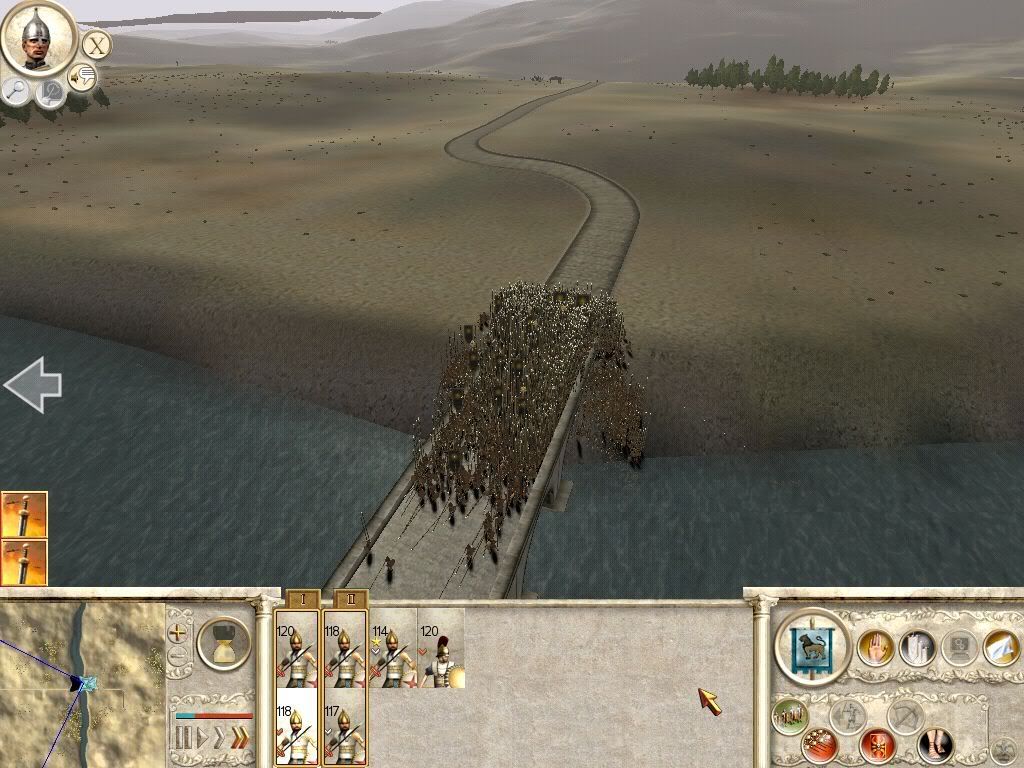Zoom out the minimap with the minus button
Image resolution: width=1024 pixels, height=768 pixels.
[x=177, y=656]
